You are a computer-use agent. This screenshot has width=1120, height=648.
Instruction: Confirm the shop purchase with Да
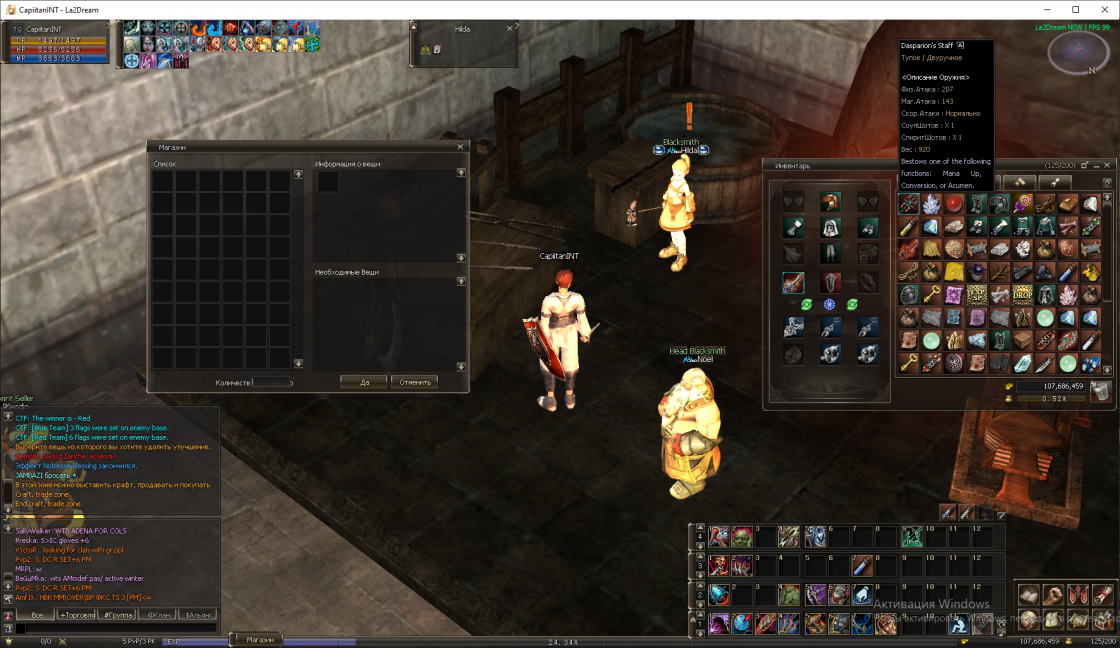pyautogui.click(x=363, y=382)
